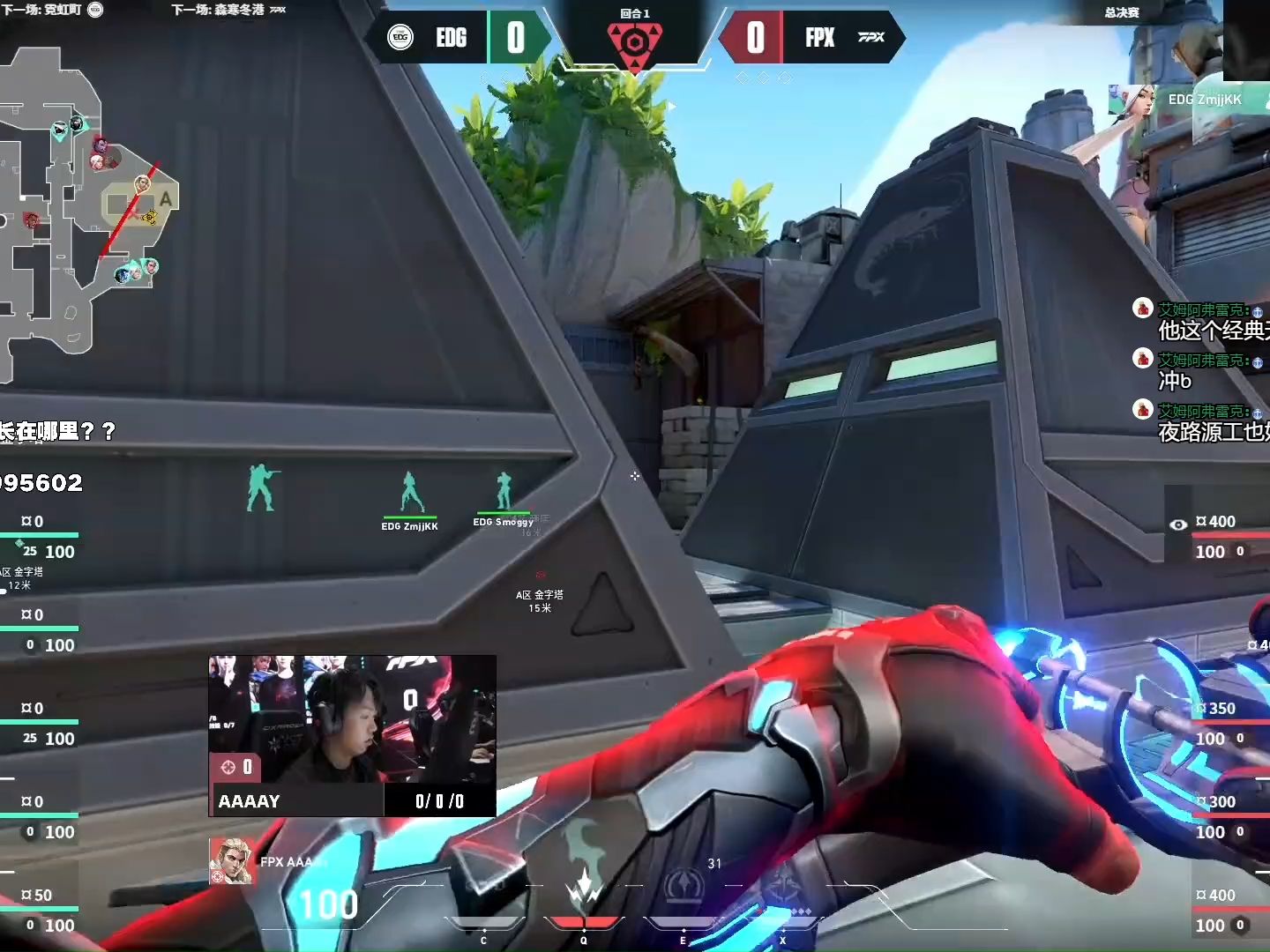Click the eye spectate icon beside 400 credits
1270x952 pixels.
point(1178,524)
